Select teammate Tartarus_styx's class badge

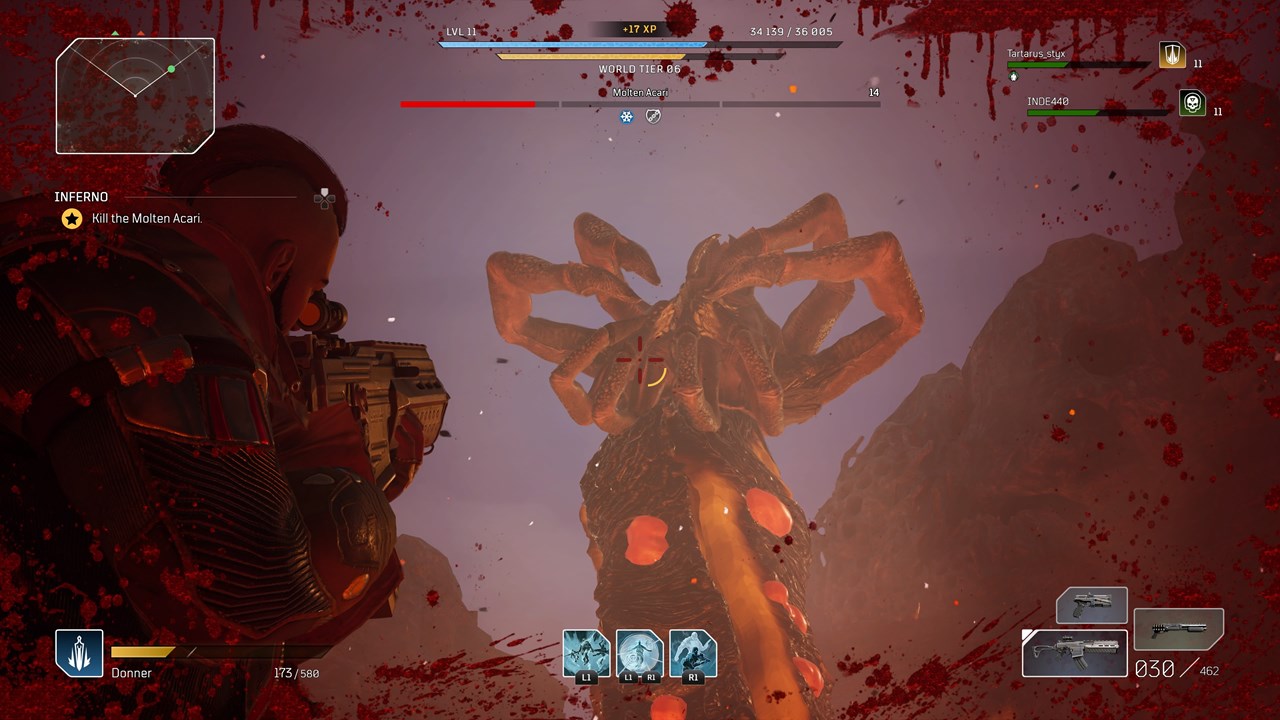(1172, 55)
